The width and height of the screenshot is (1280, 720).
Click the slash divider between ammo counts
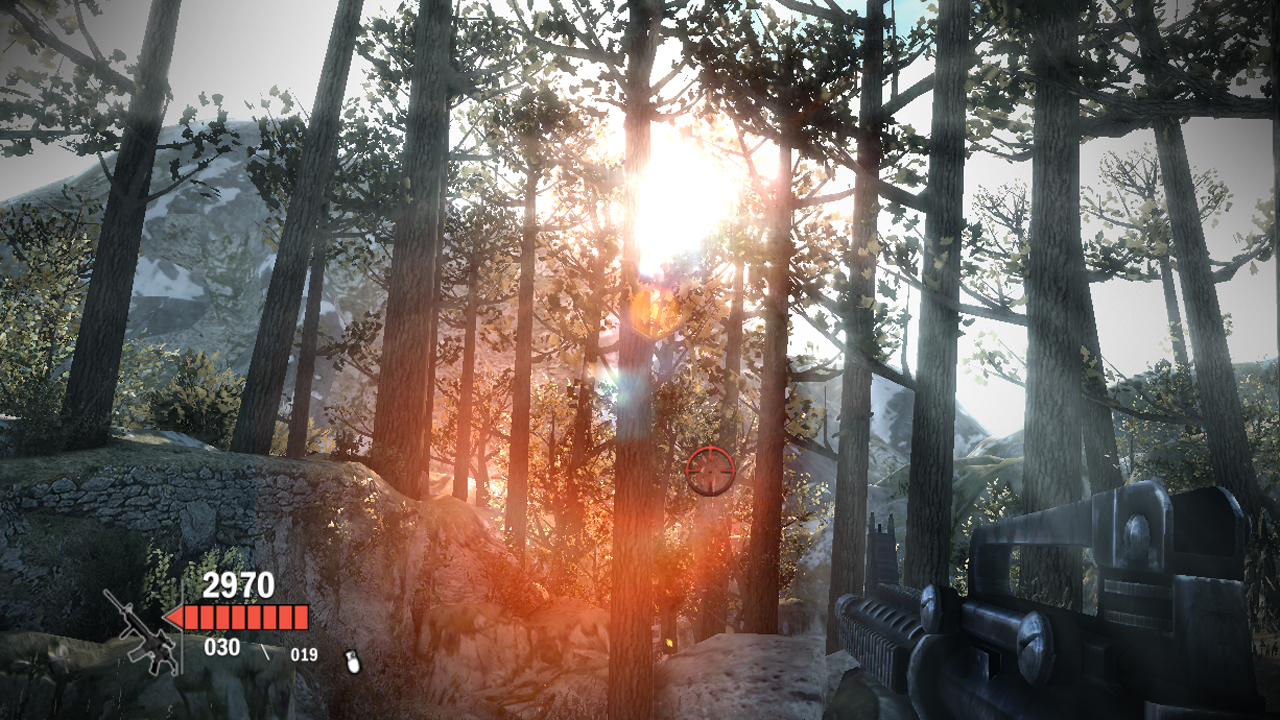pyautogui.click(x=266, y=653)
